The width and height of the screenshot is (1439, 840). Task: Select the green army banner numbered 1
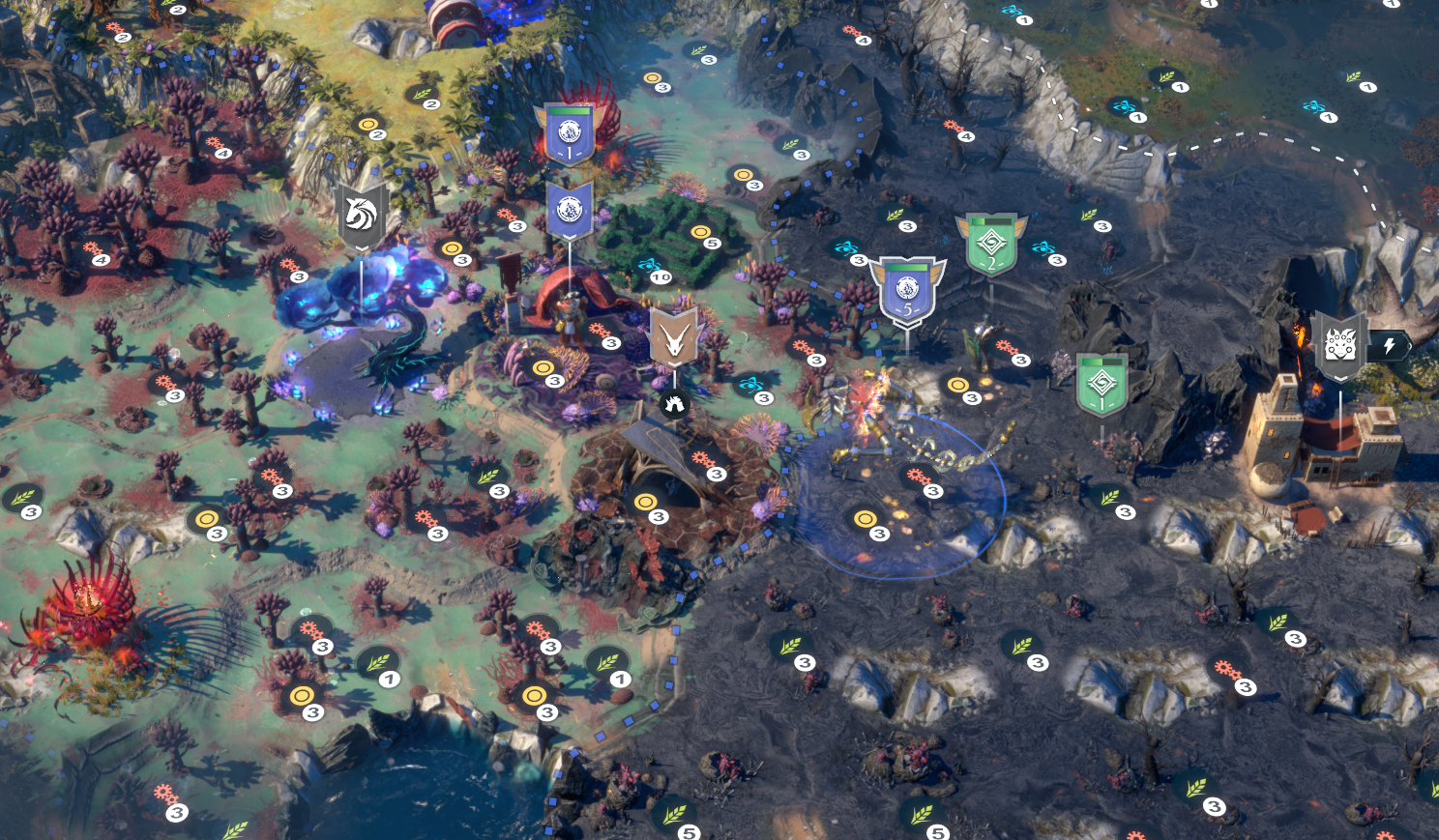[1101, 384]
